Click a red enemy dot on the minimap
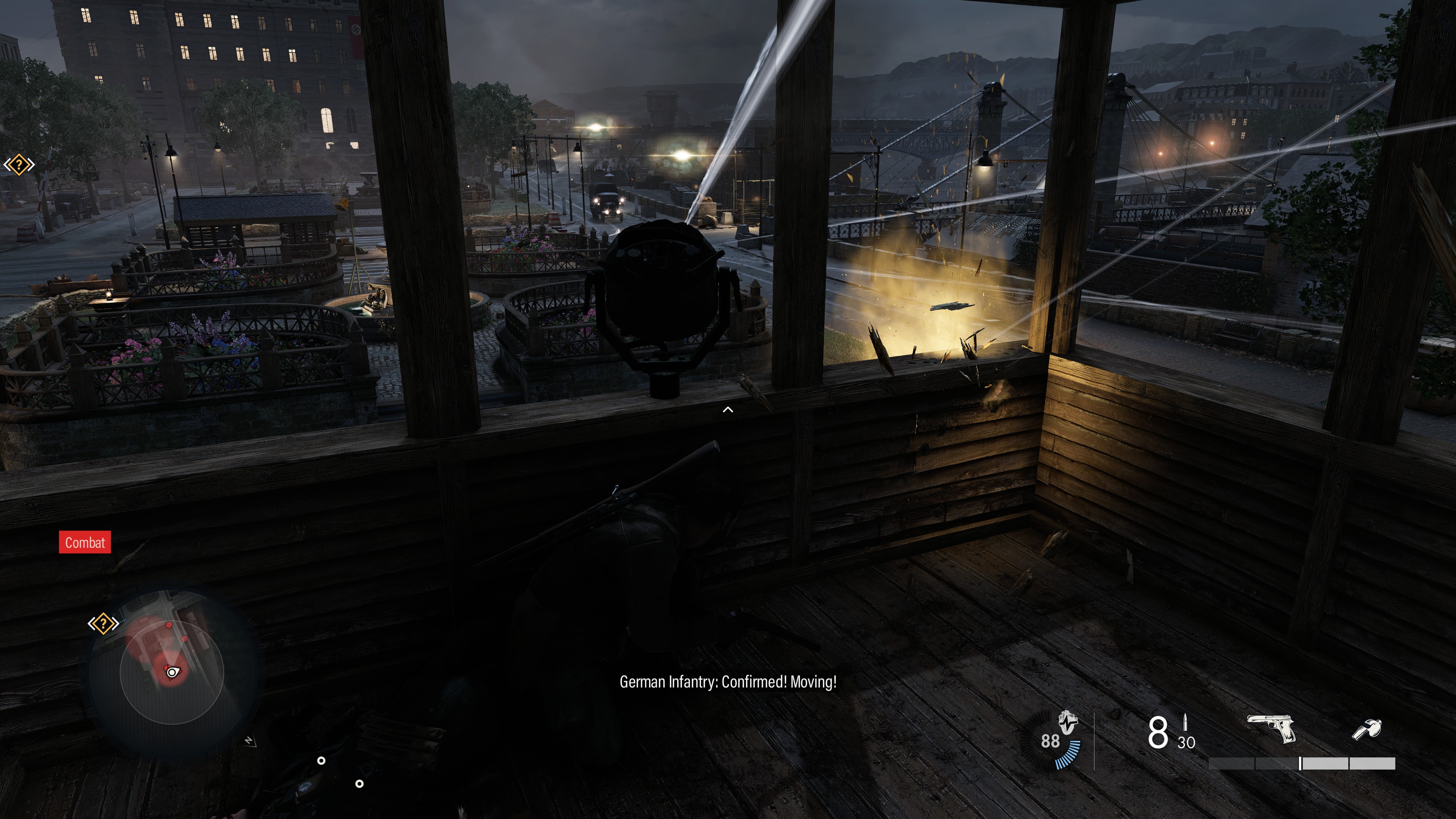Image resolution: width=1456 pixels, height=819 pixels. point(169,625)
